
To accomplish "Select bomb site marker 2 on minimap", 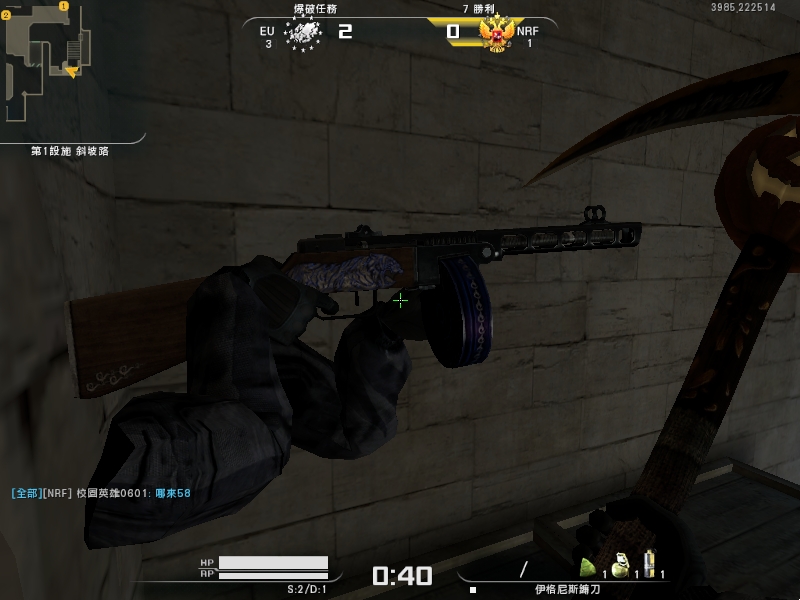I will tap(5, 16).
